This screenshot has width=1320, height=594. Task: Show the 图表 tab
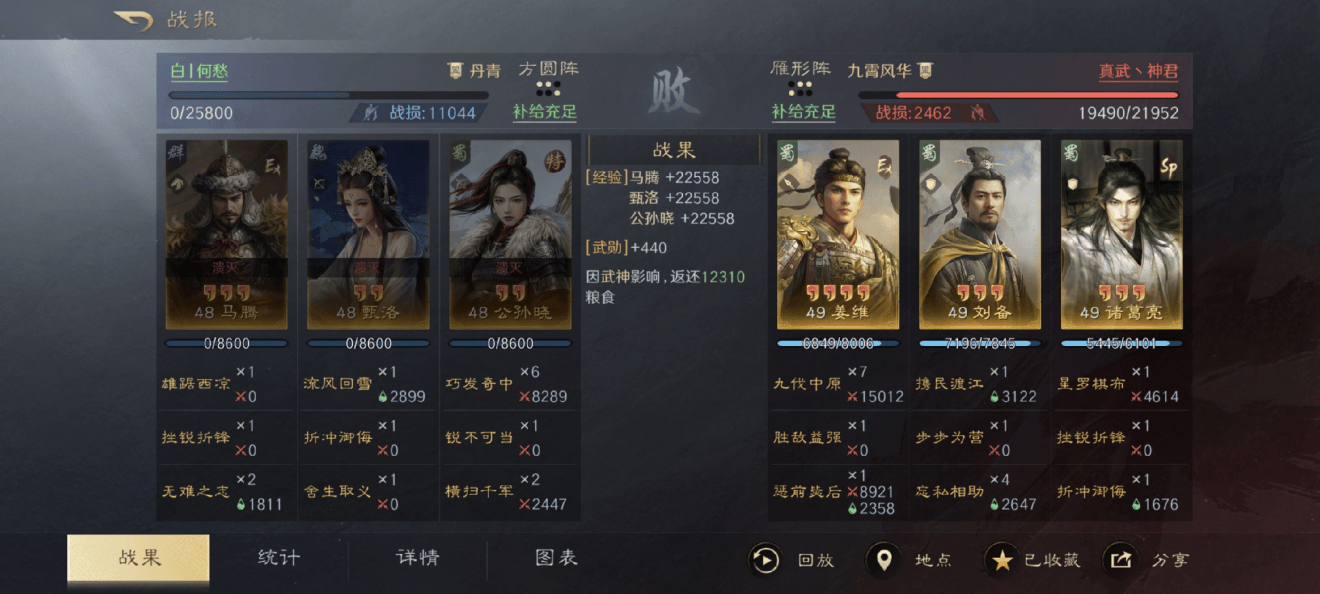click(556, 558)
